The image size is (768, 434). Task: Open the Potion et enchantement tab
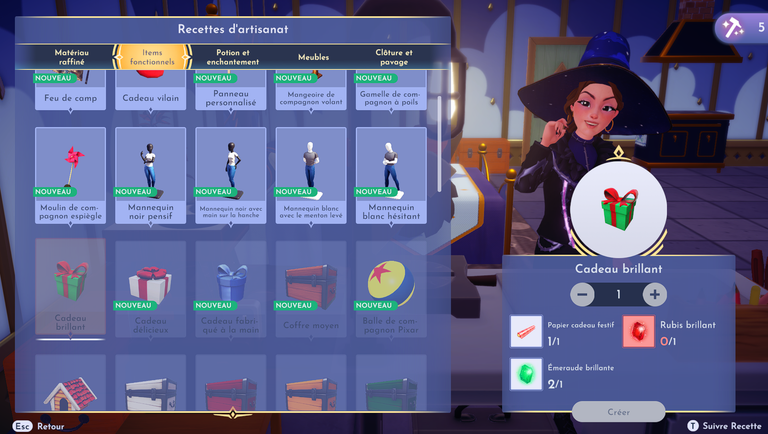pyautogui.click(x=232, y=57)
